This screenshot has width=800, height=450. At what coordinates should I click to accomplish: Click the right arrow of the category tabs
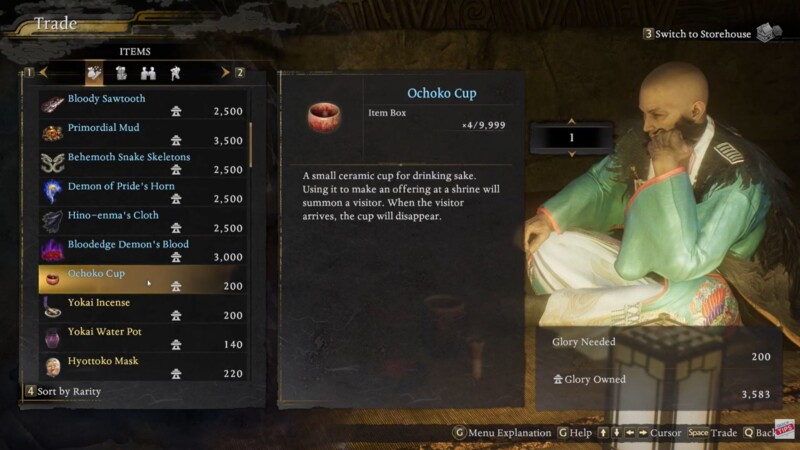[x=224, y=72]
